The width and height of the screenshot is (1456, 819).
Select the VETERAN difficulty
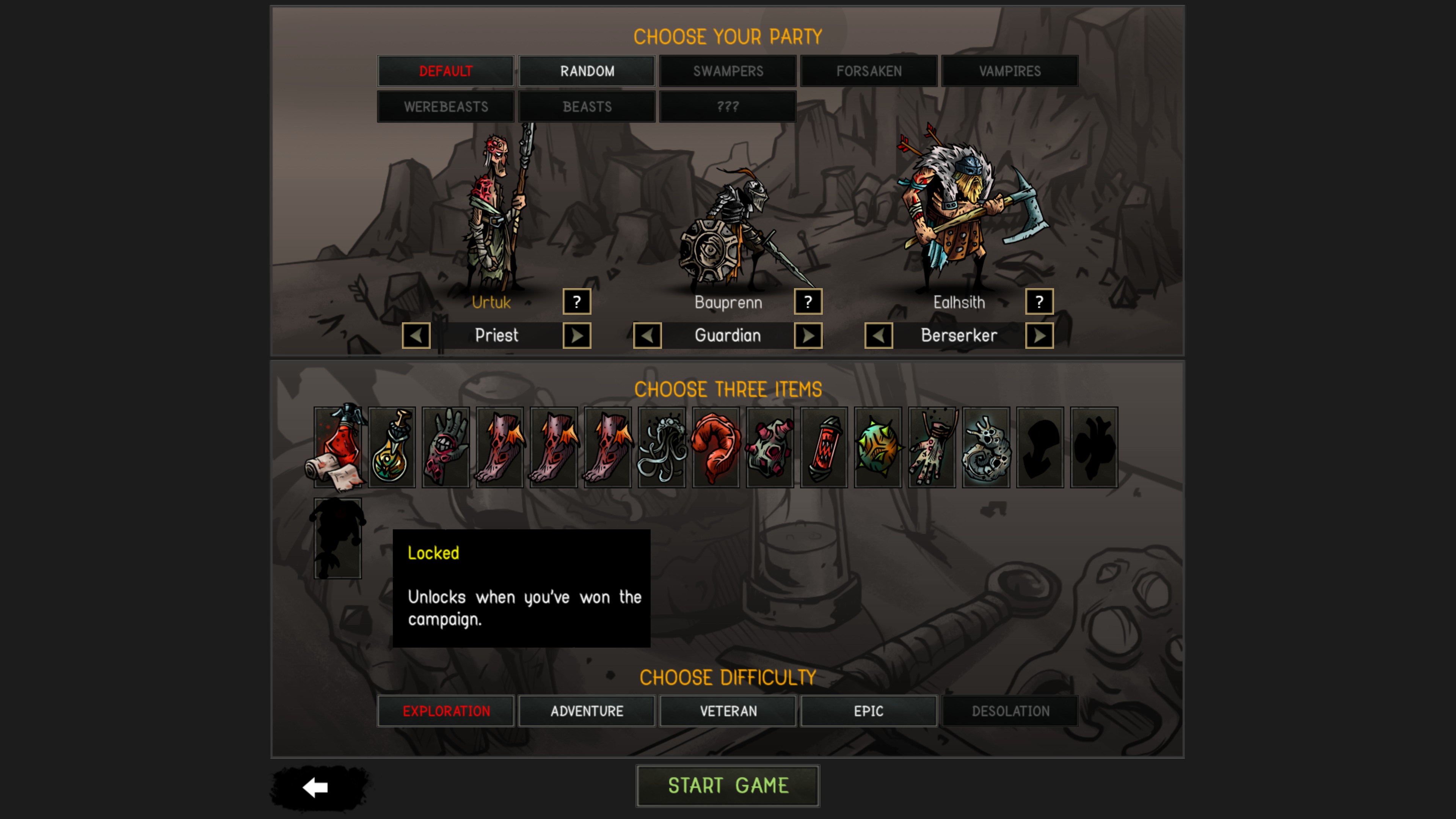click(x=728, y=711)
